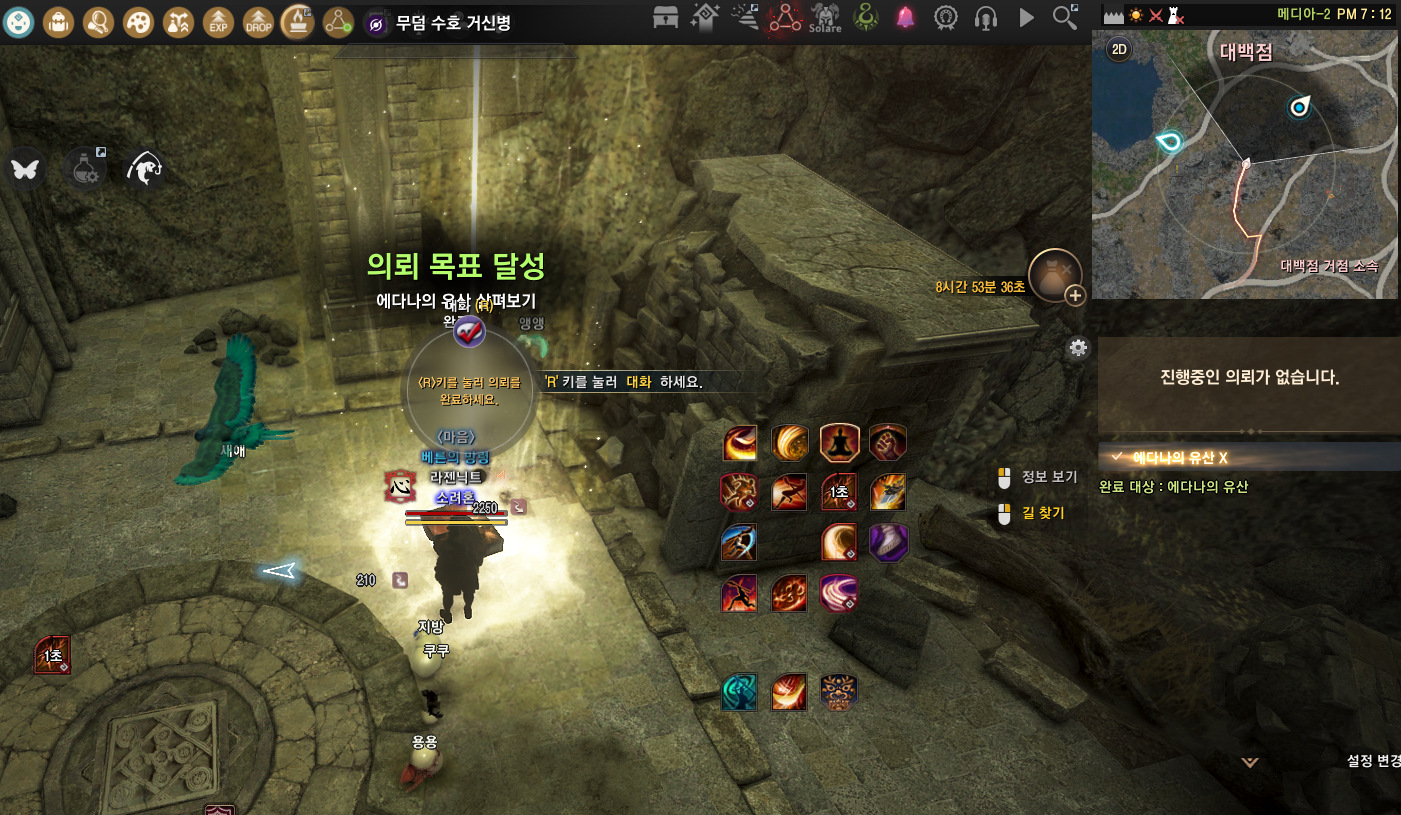Use the purple garment skill icon
This screenshot has width=1401, height=815.
tap(888, 542)
